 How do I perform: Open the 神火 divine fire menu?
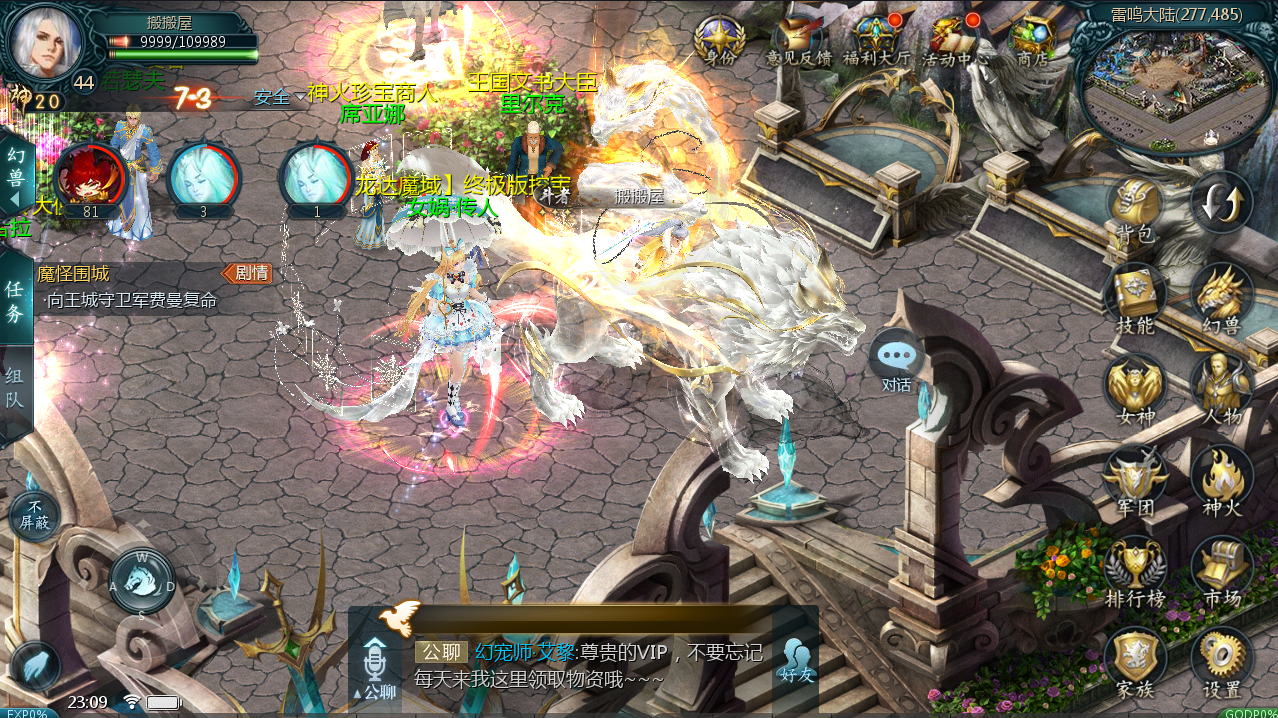click(1222, 480)
